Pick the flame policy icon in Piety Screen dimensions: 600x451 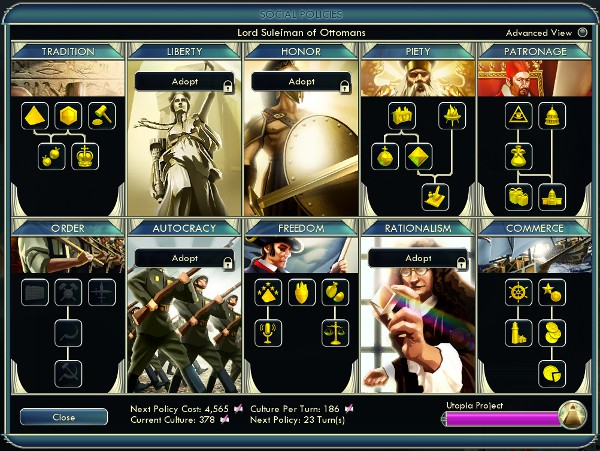(x=451, y=116)
